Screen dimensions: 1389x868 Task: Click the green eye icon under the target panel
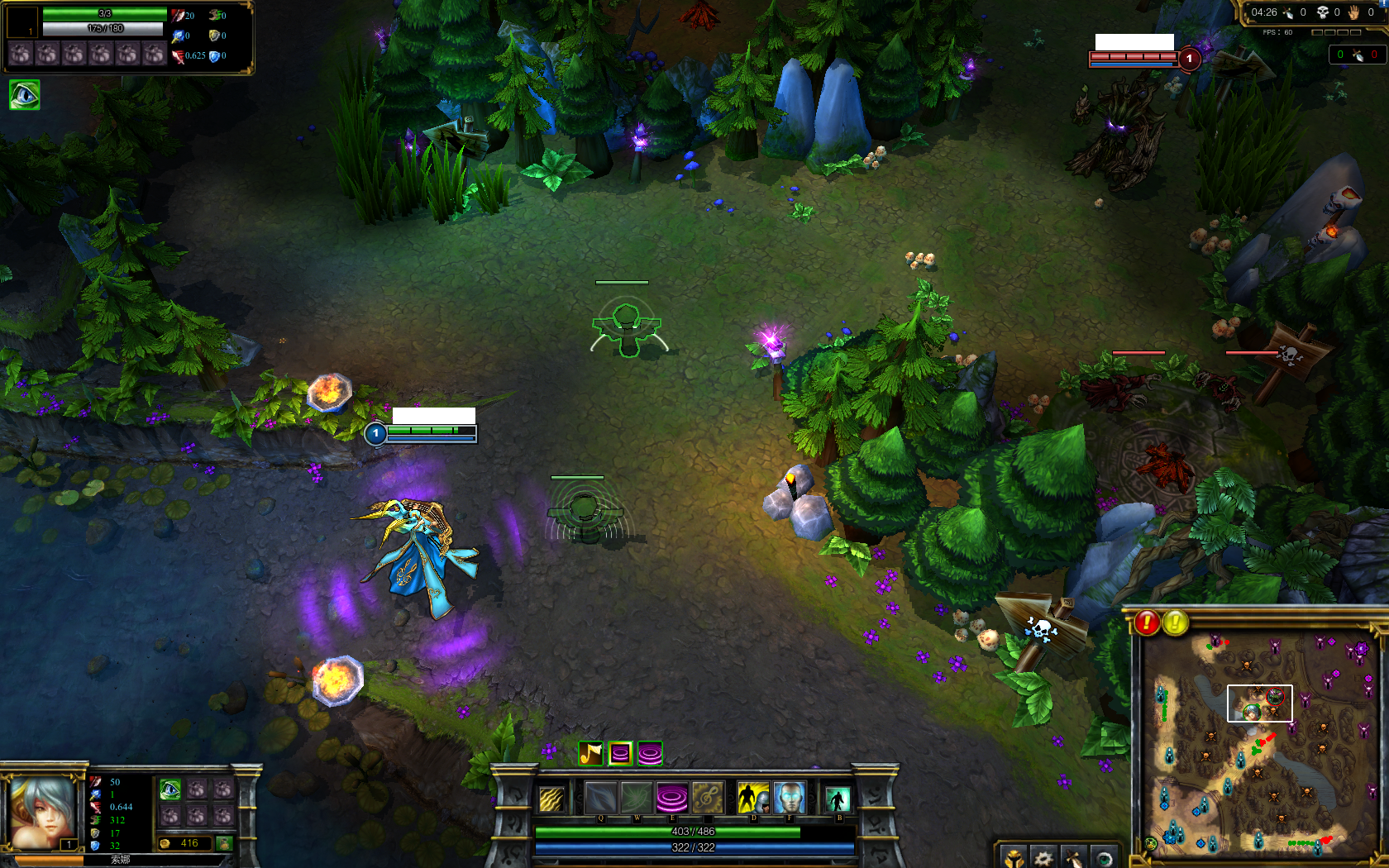coord(24,95)
